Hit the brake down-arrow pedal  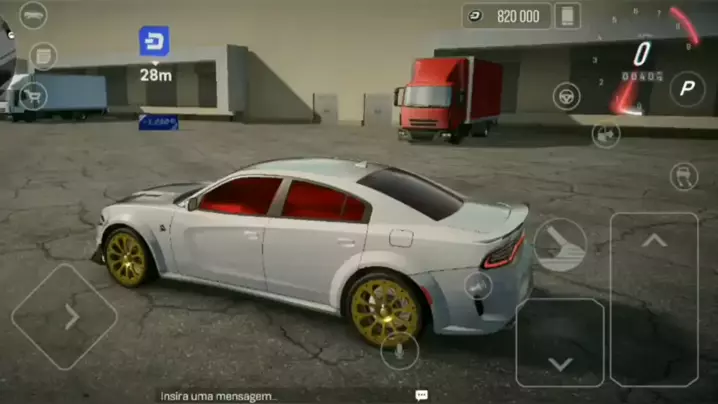[x=560, y=342]
